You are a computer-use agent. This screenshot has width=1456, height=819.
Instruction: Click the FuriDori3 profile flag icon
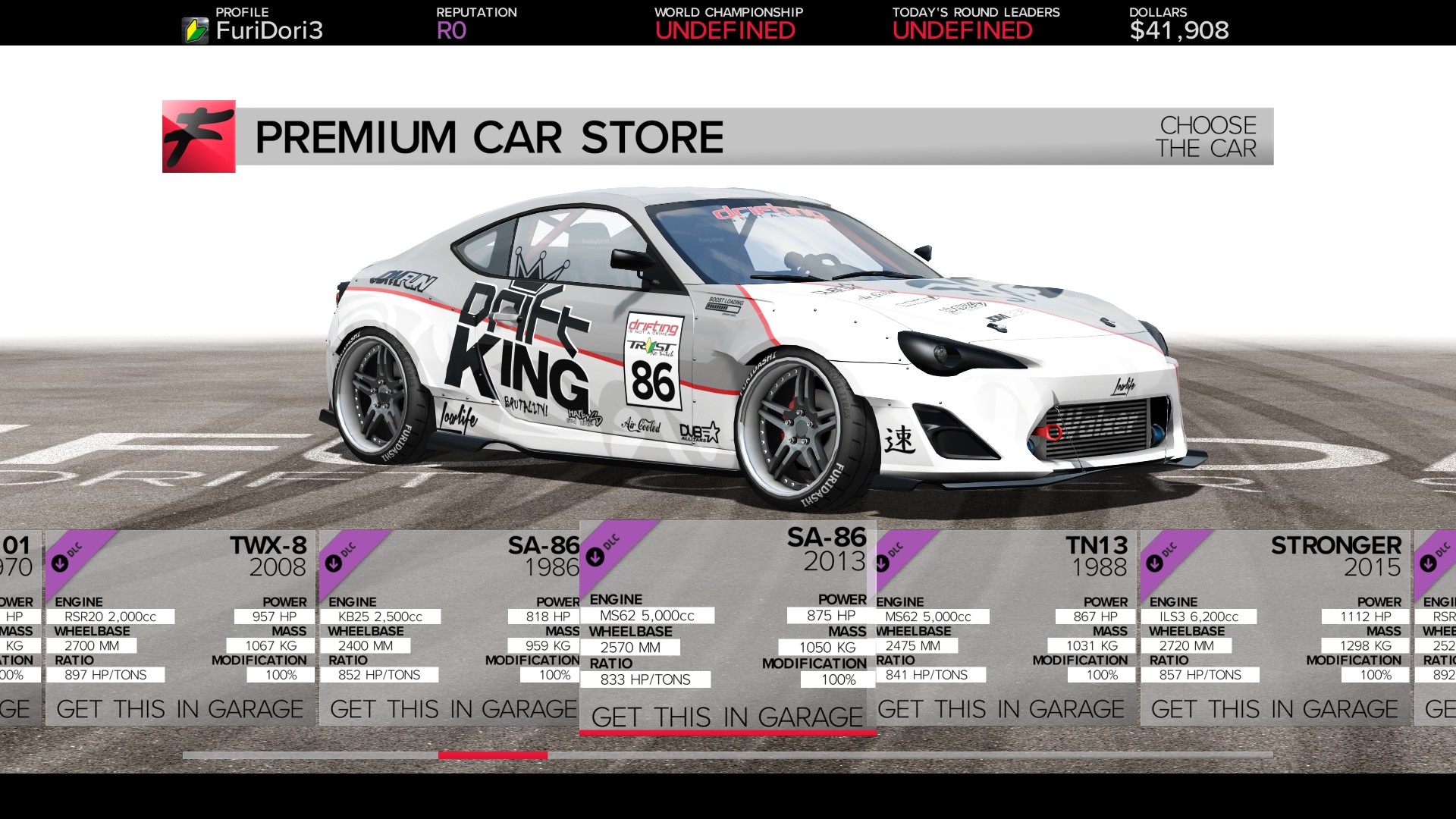coord(196,29)
